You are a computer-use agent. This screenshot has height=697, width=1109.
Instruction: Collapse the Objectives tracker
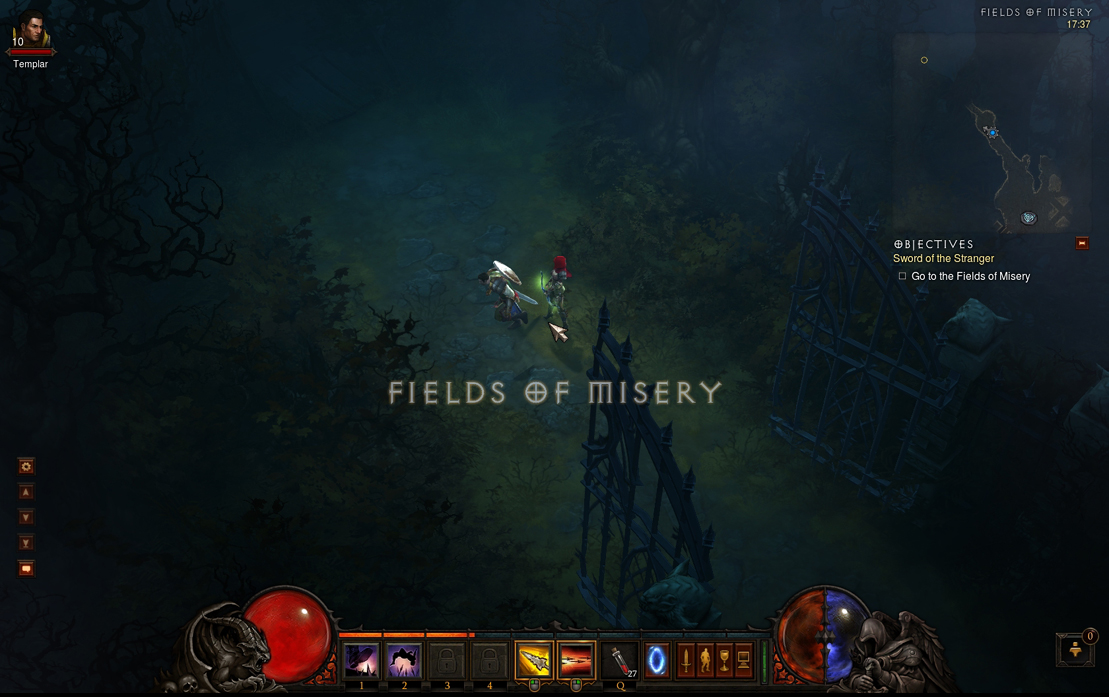pos(1081,243)
